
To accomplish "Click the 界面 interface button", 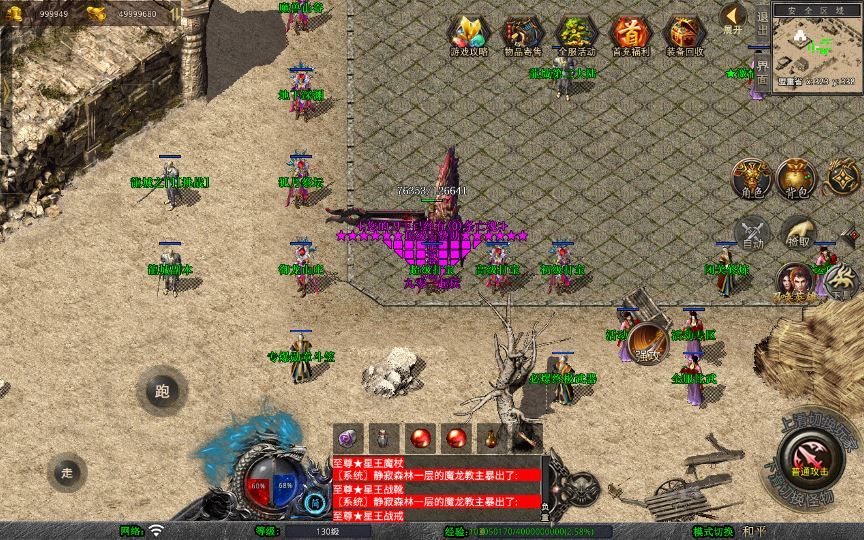I will pyautogui.click(x=763, y=73).
